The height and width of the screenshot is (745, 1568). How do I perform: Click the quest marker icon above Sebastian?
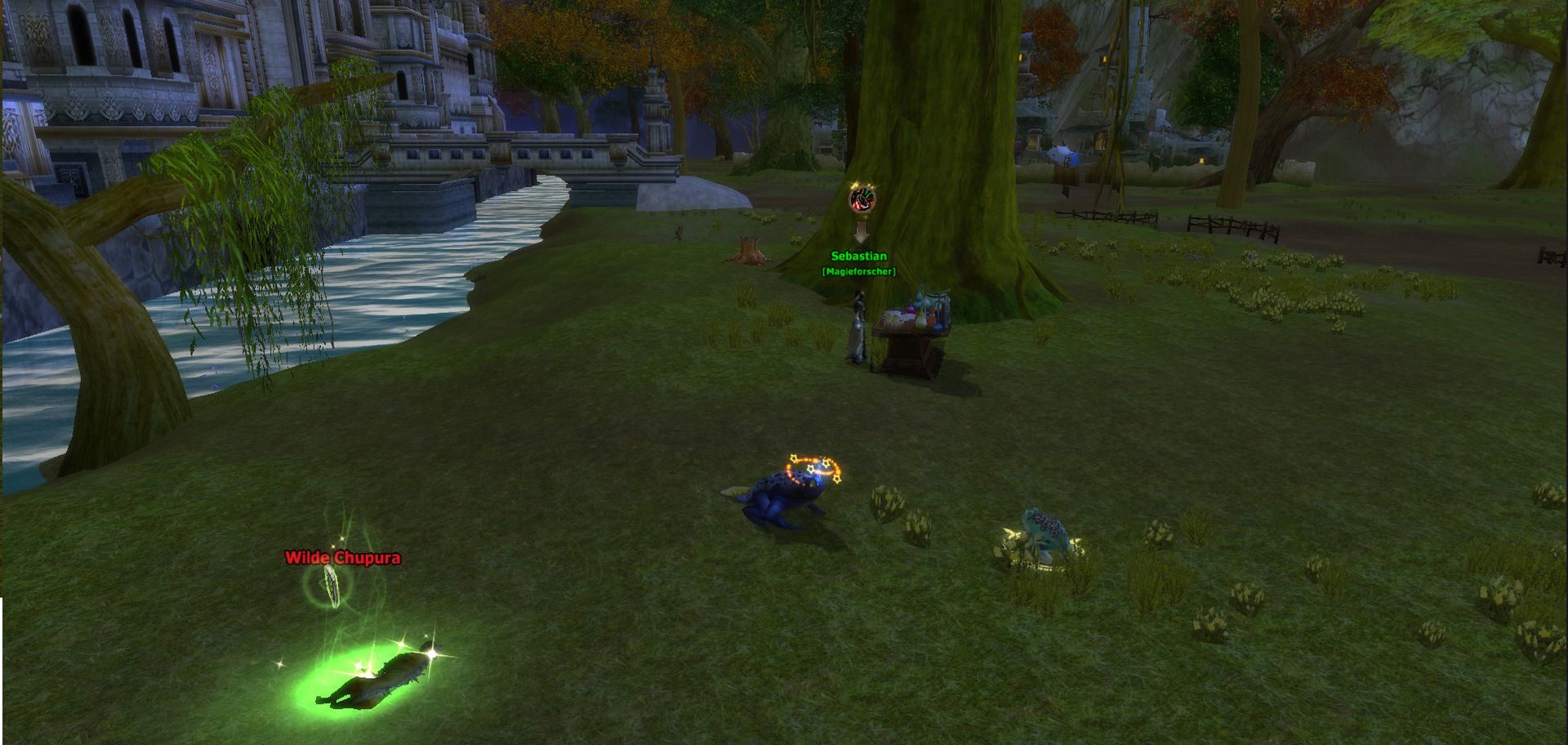point(862,199)
